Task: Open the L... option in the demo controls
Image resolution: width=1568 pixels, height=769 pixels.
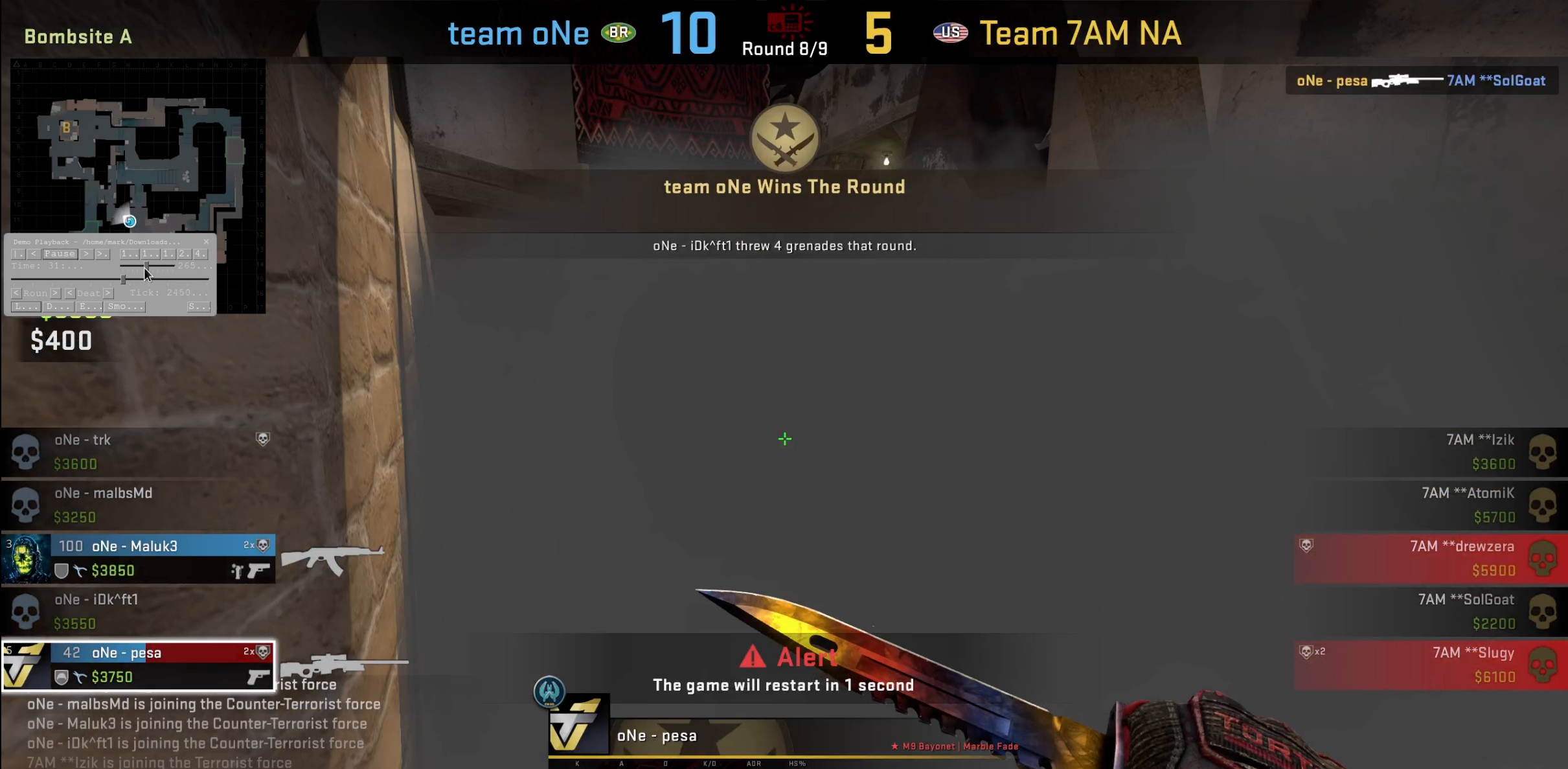Action: (x=26, y=306)
